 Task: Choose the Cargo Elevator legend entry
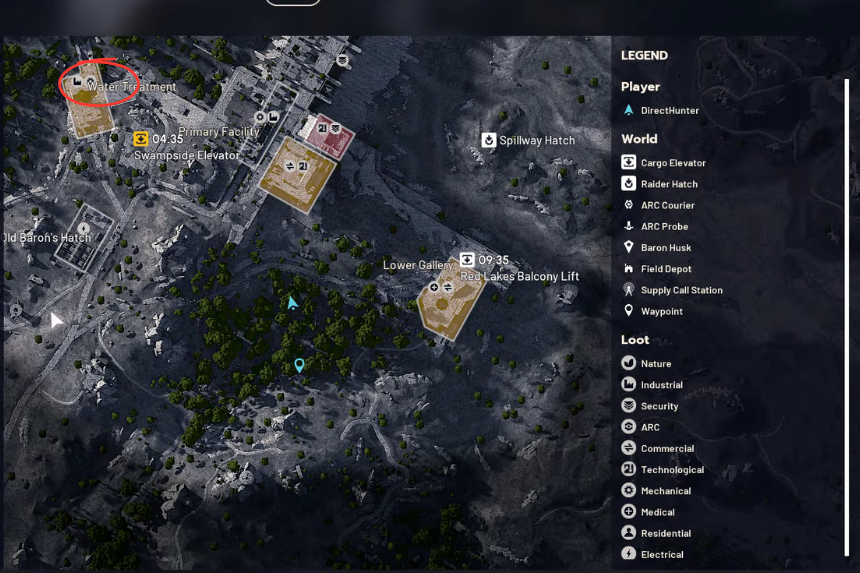(672, 163)
